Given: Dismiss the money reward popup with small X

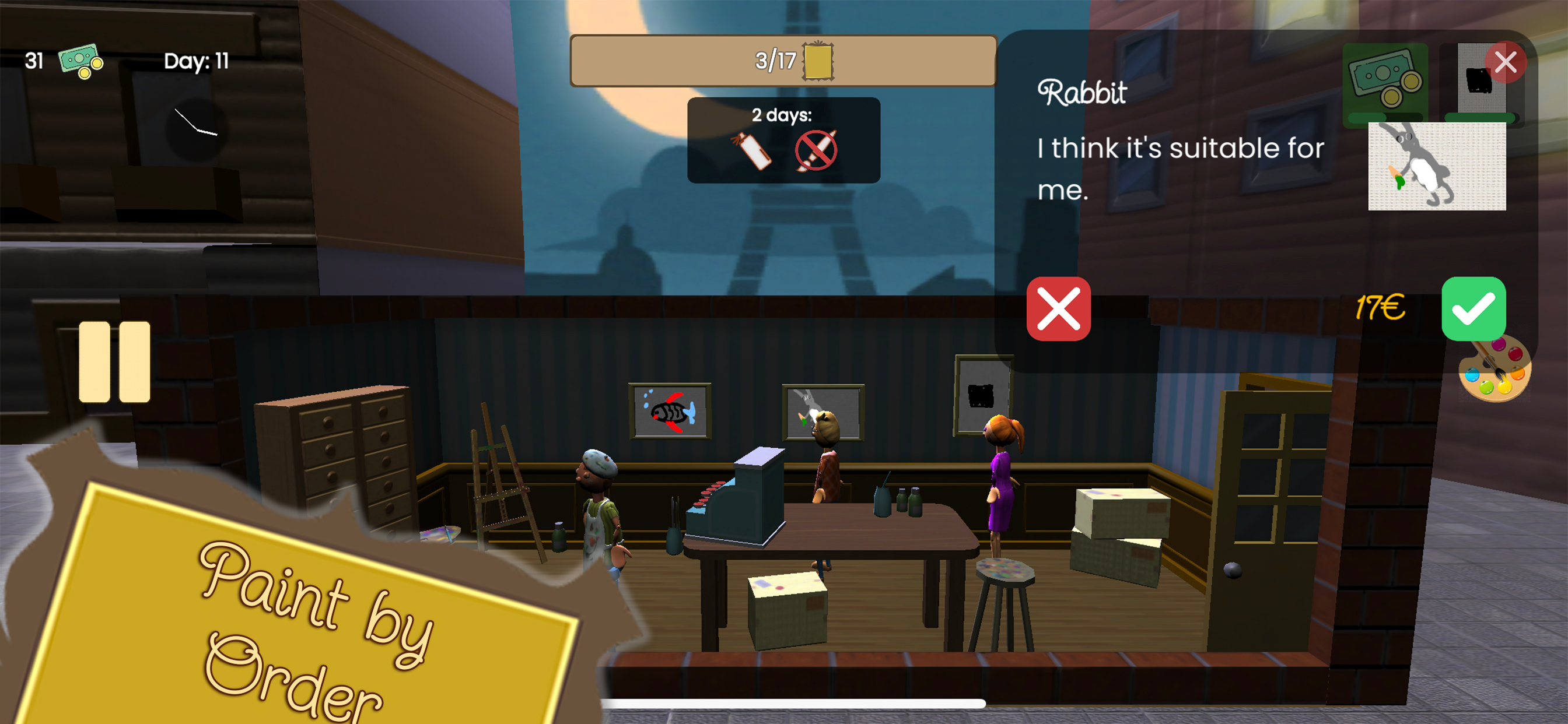Looking at the screenshot, I should click(1506, 61).
